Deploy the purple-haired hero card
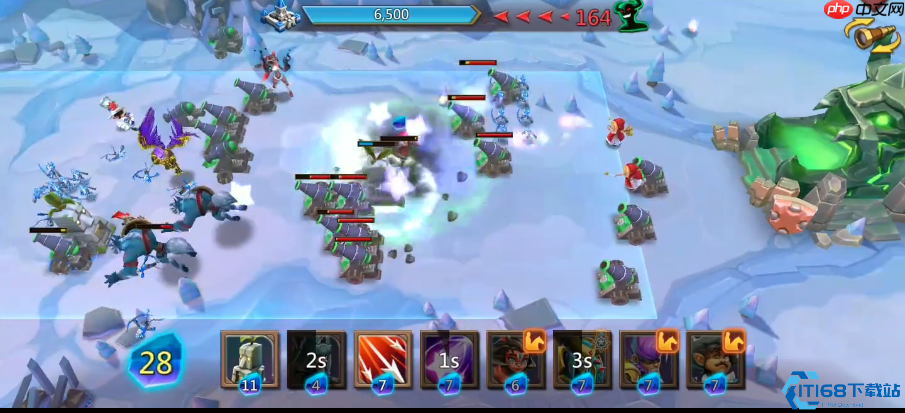Screen dimensions: 905x413 tap(649, 358)
